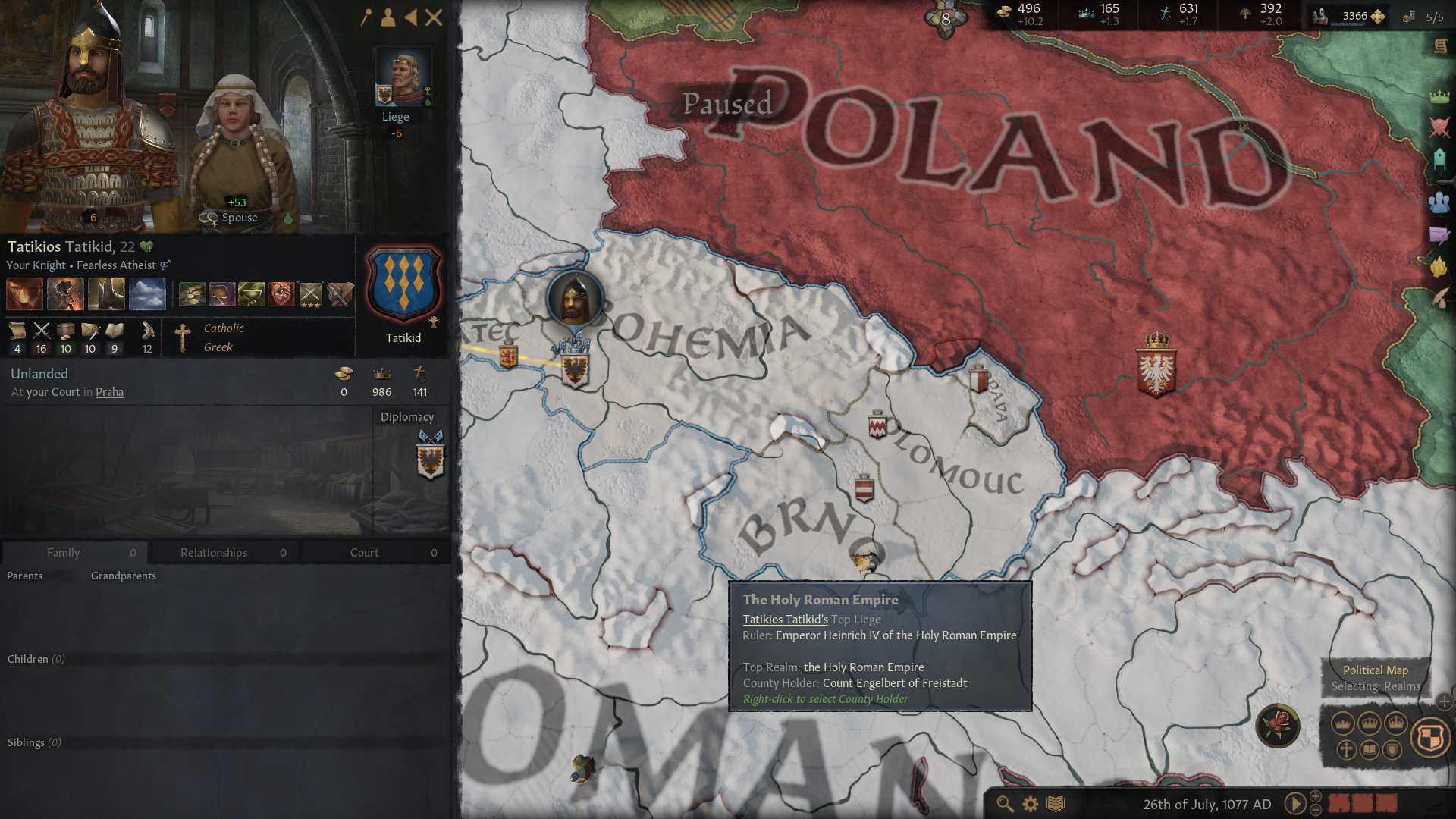Open map search with magnifying glass icon
This screenshot has height=819, width=1456.
1006,802
